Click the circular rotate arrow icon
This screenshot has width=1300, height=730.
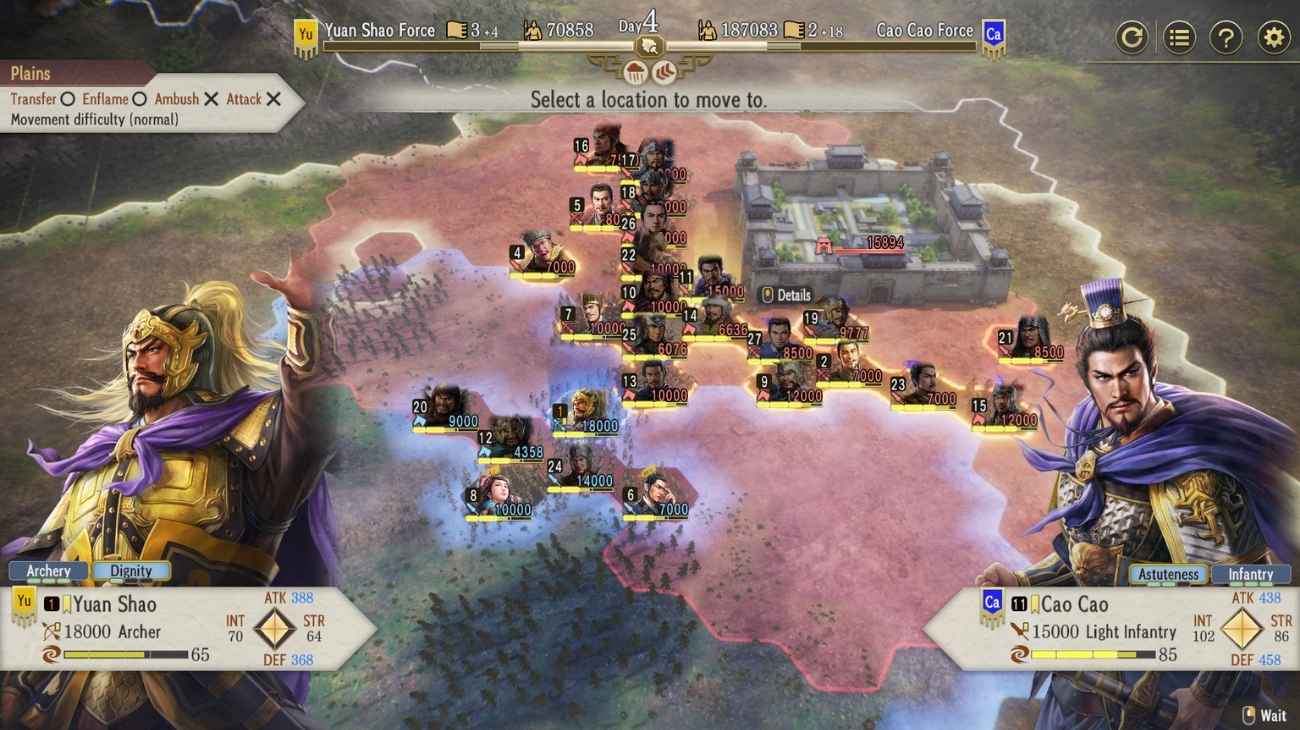(x=1134, y=36)
